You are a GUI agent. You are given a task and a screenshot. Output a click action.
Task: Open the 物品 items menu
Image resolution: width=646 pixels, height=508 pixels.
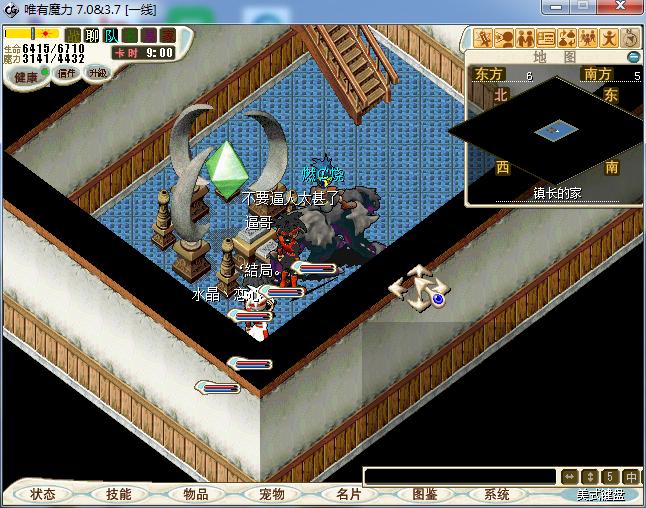click(x=195, y=494)
